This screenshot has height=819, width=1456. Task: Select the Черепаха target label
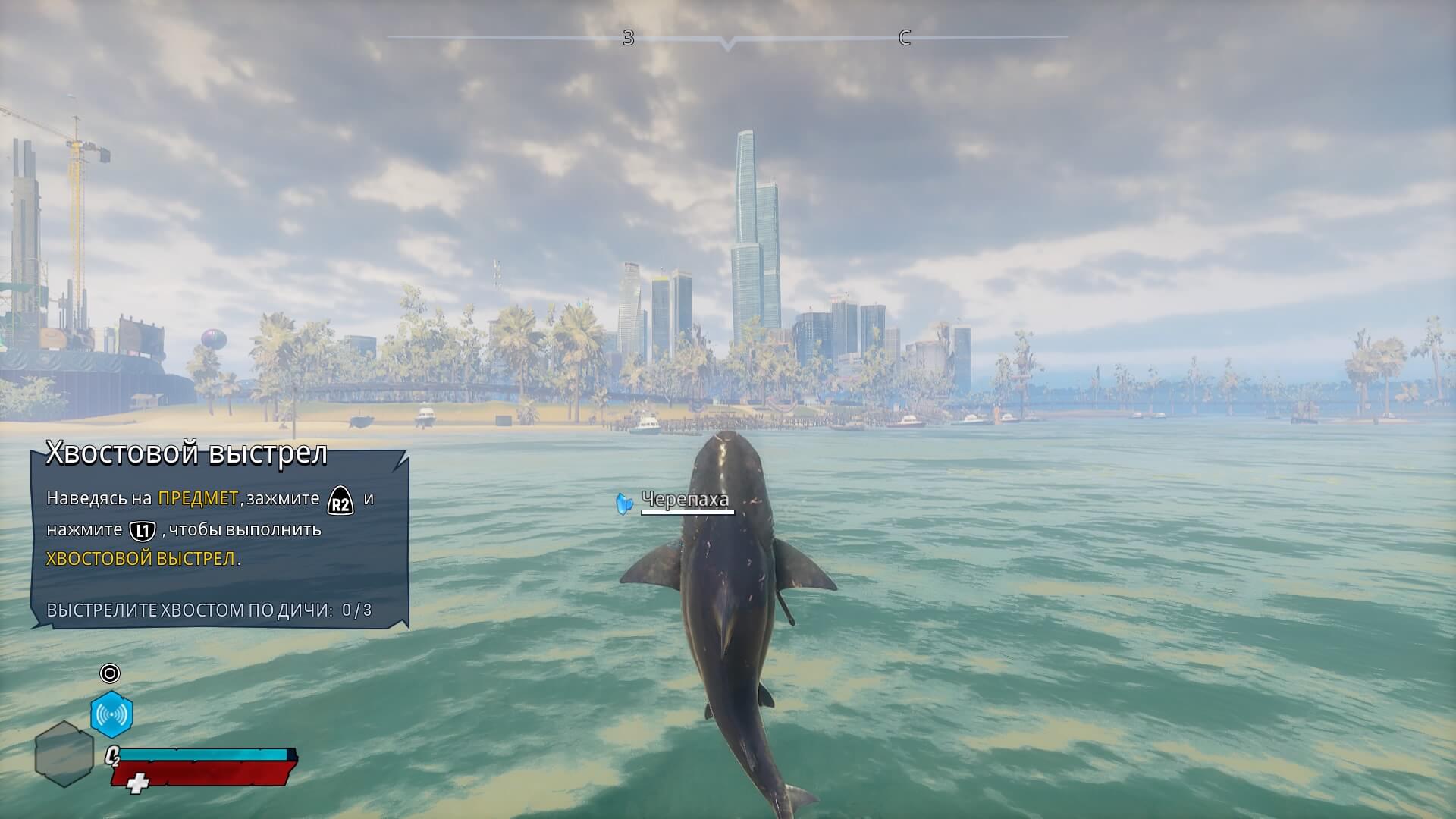[x=685, y=499]
